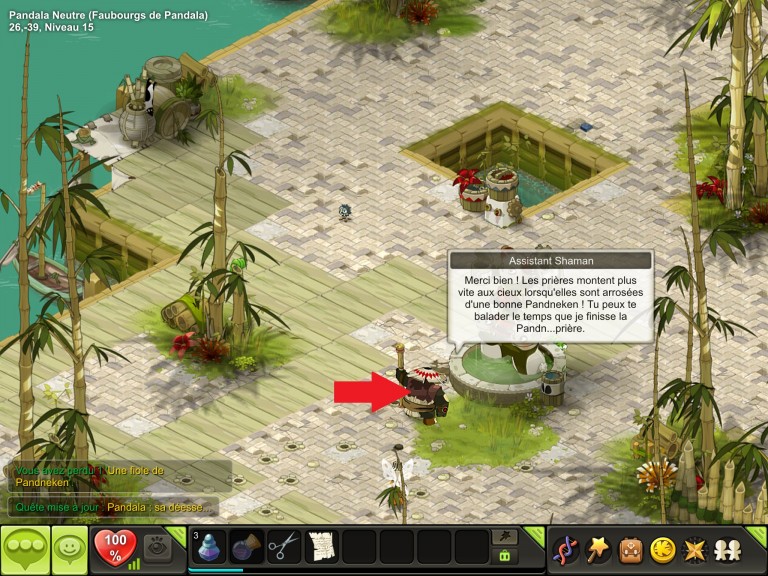
Task: Click the Assistant Shaman dialogue bubble
Action: point(551,301)
